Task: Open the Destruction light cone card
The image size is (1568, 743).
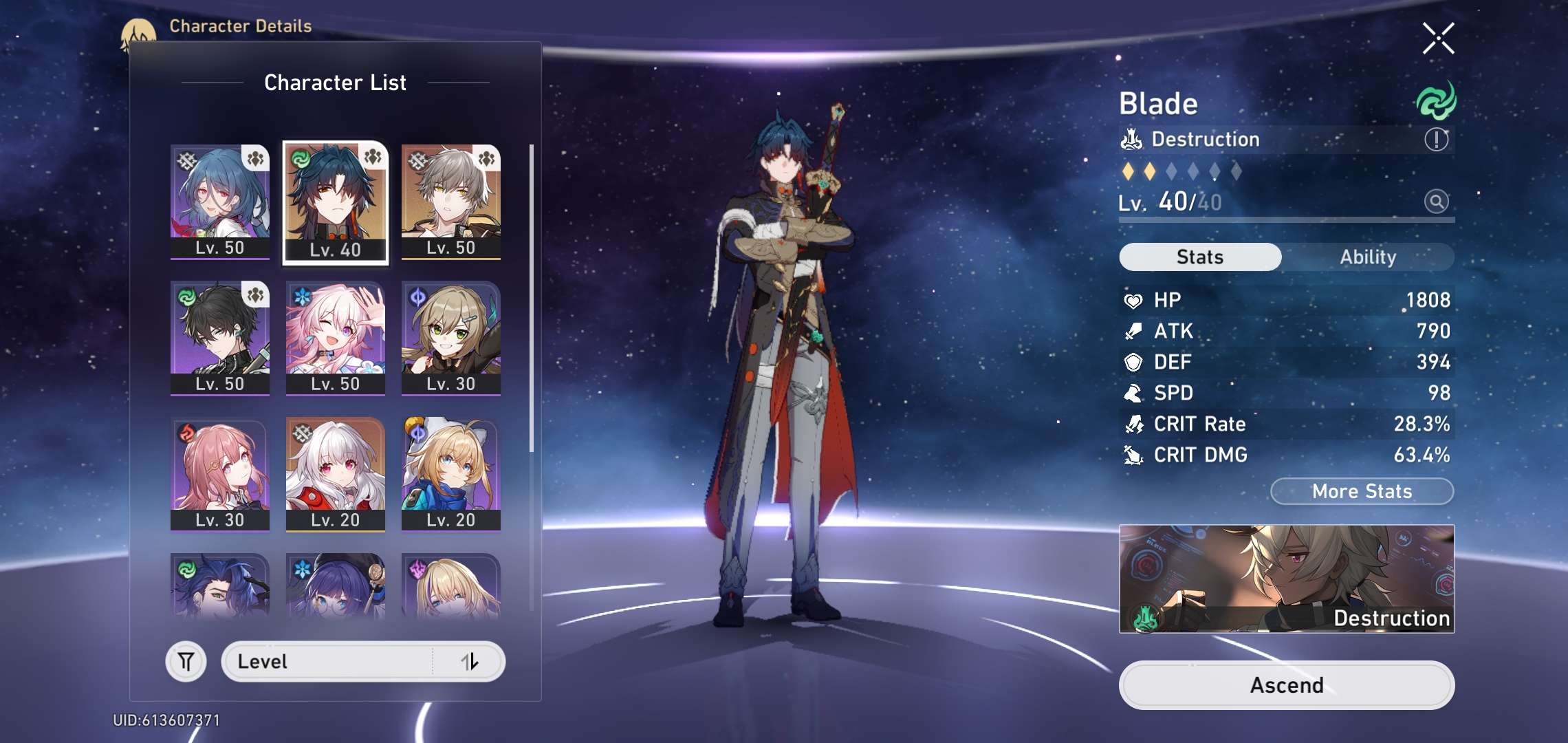Action: click(x=1286, y=579)
